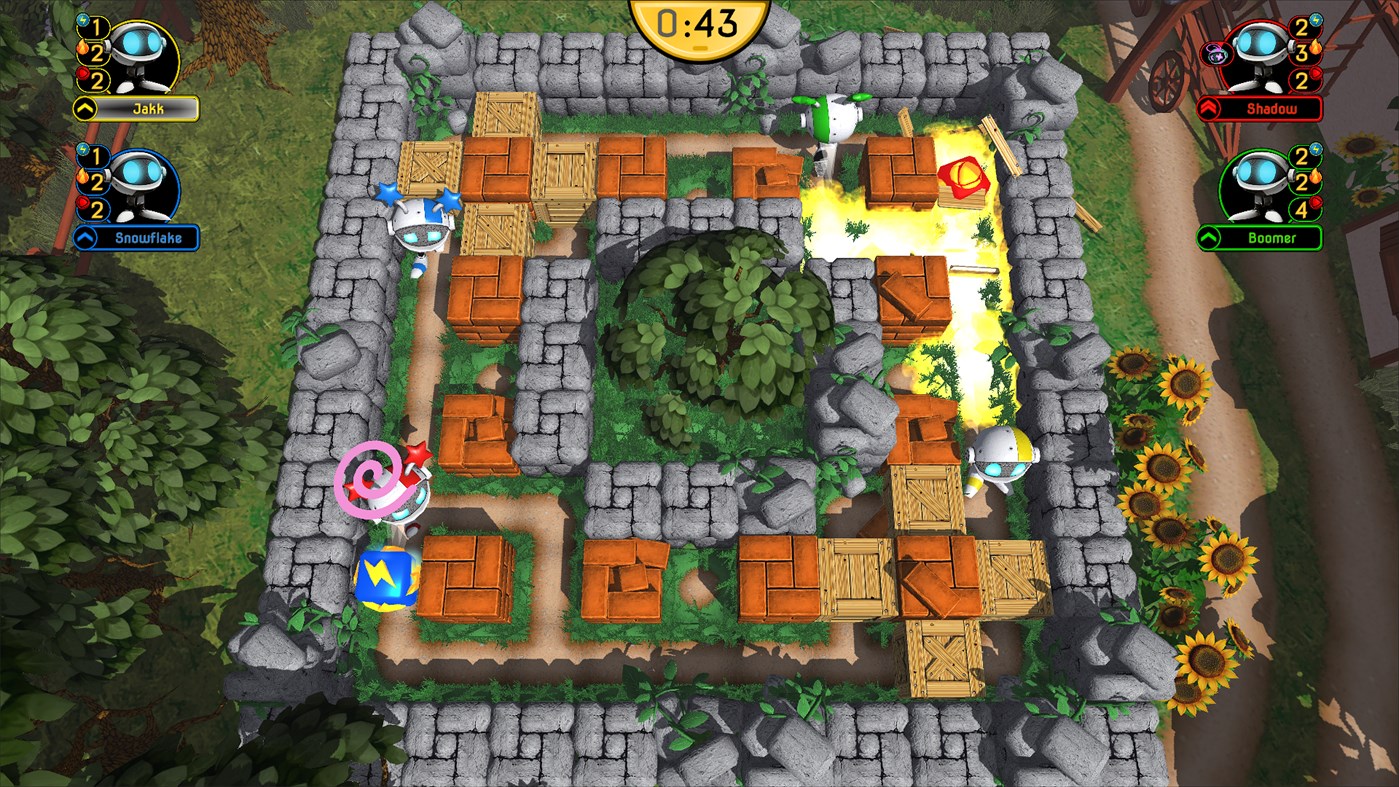Expand Shadow's red double-chevron indicator
The height and width of the screenshot is (787, 1399).
point(1209,107)
